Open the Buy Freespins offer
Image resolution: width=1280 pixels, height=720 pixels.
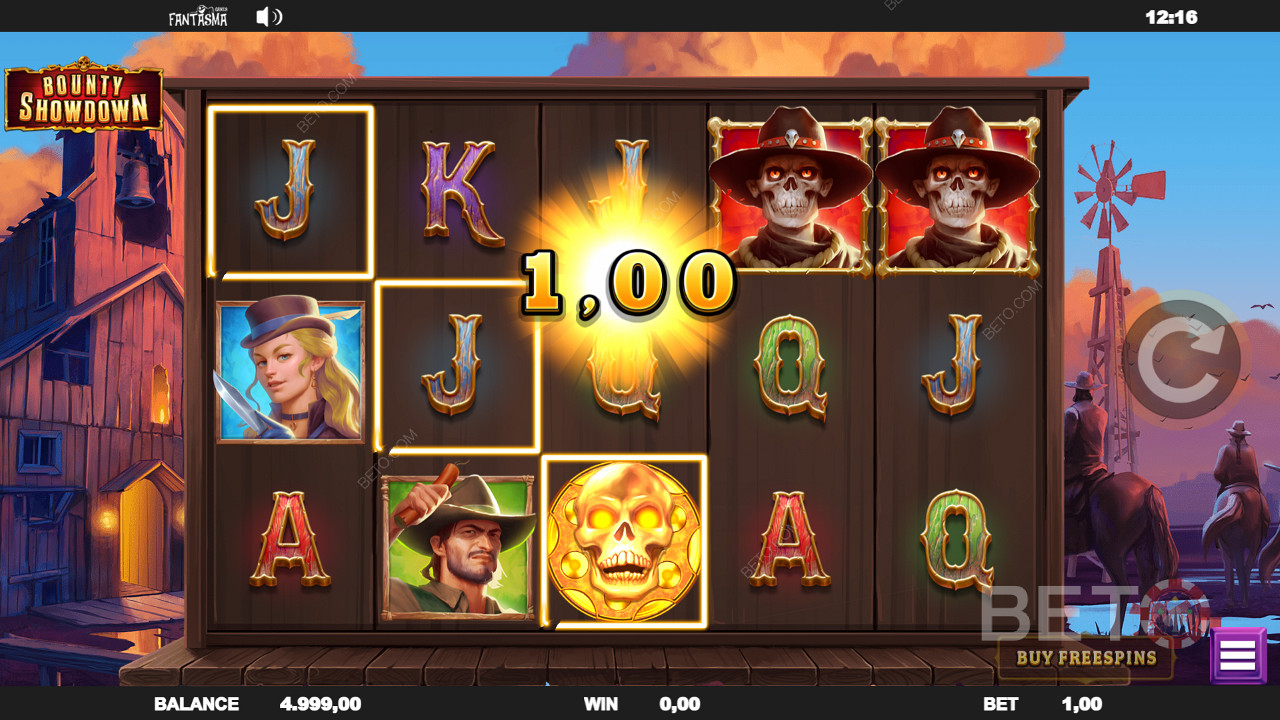click(1085, 658)
